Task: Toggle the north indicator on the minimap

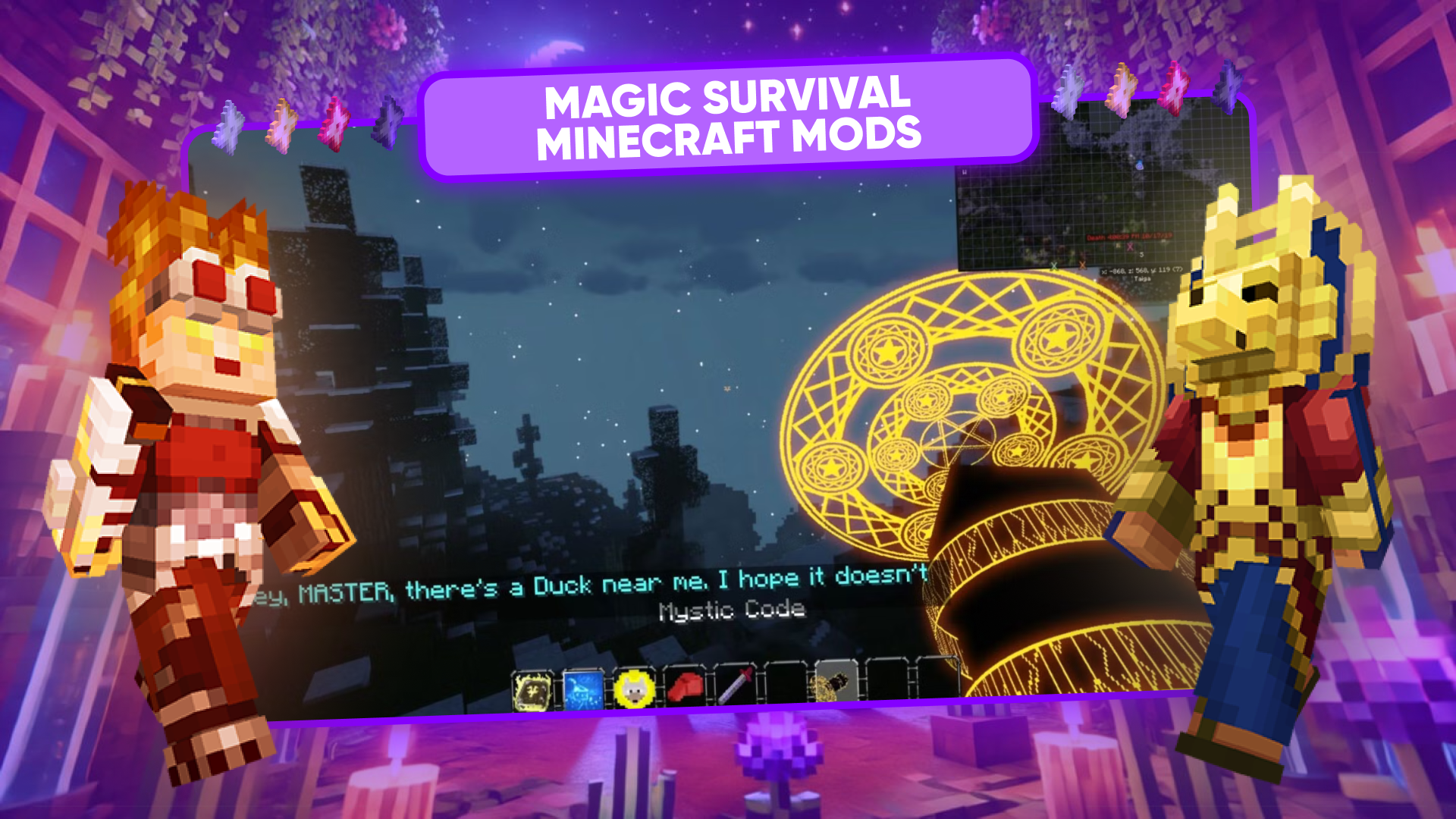Action: [965, 172]
